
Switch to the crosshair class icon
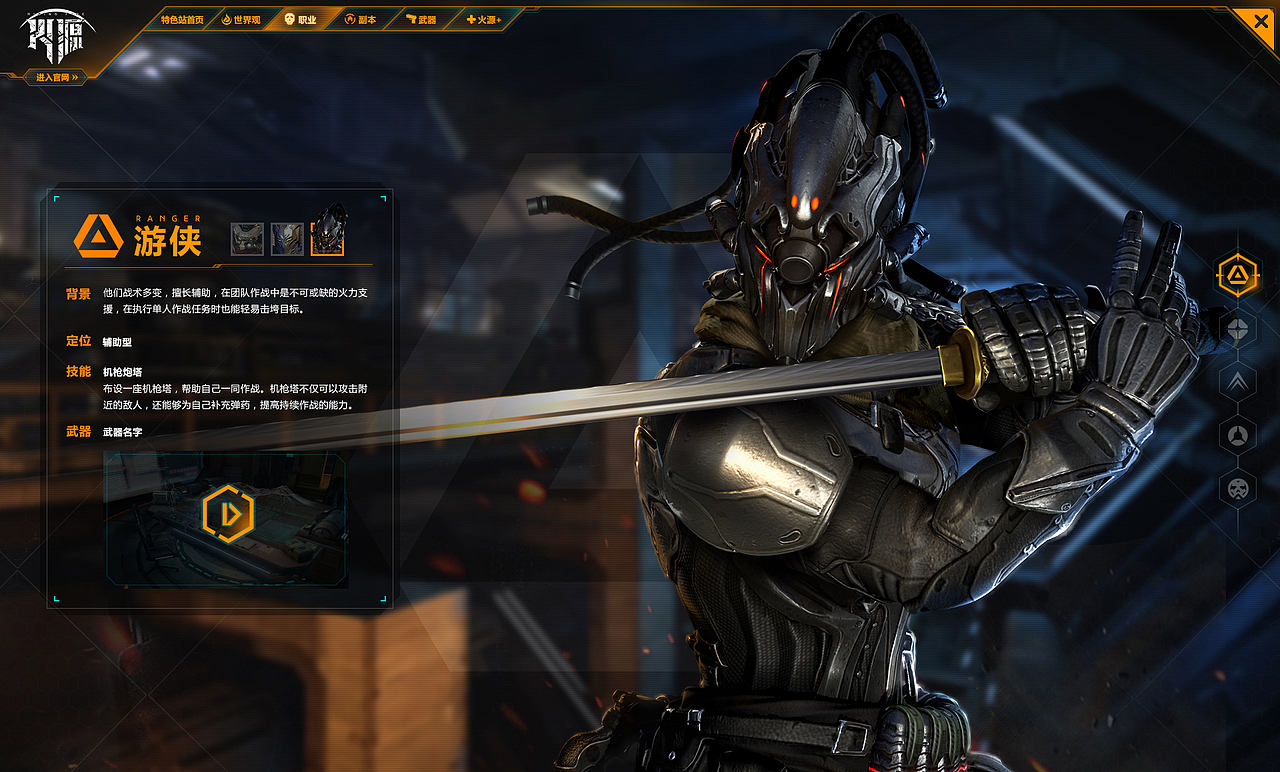(x=1237, y=328)
